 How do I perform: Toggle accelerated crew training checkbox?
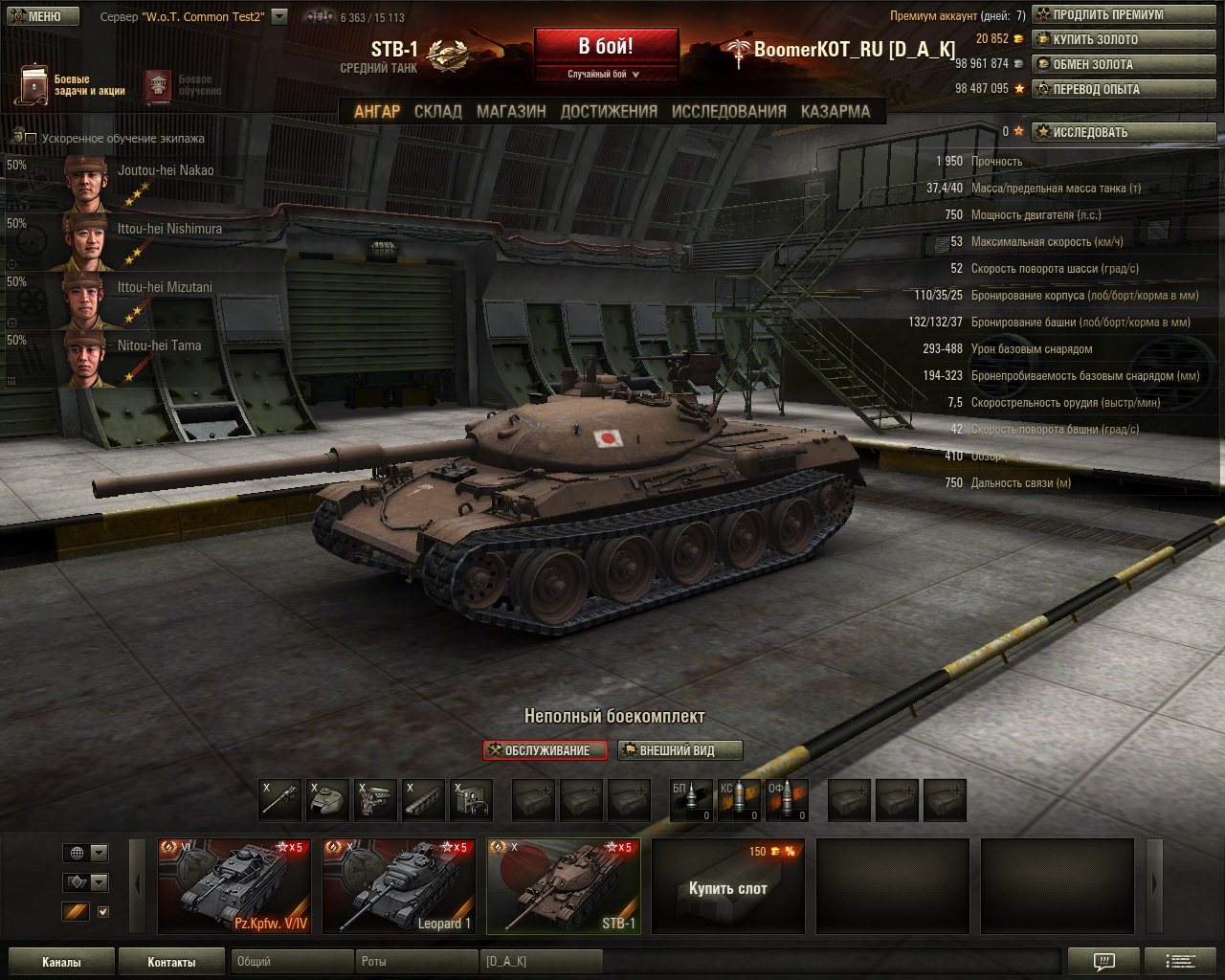tap(31, 139)
